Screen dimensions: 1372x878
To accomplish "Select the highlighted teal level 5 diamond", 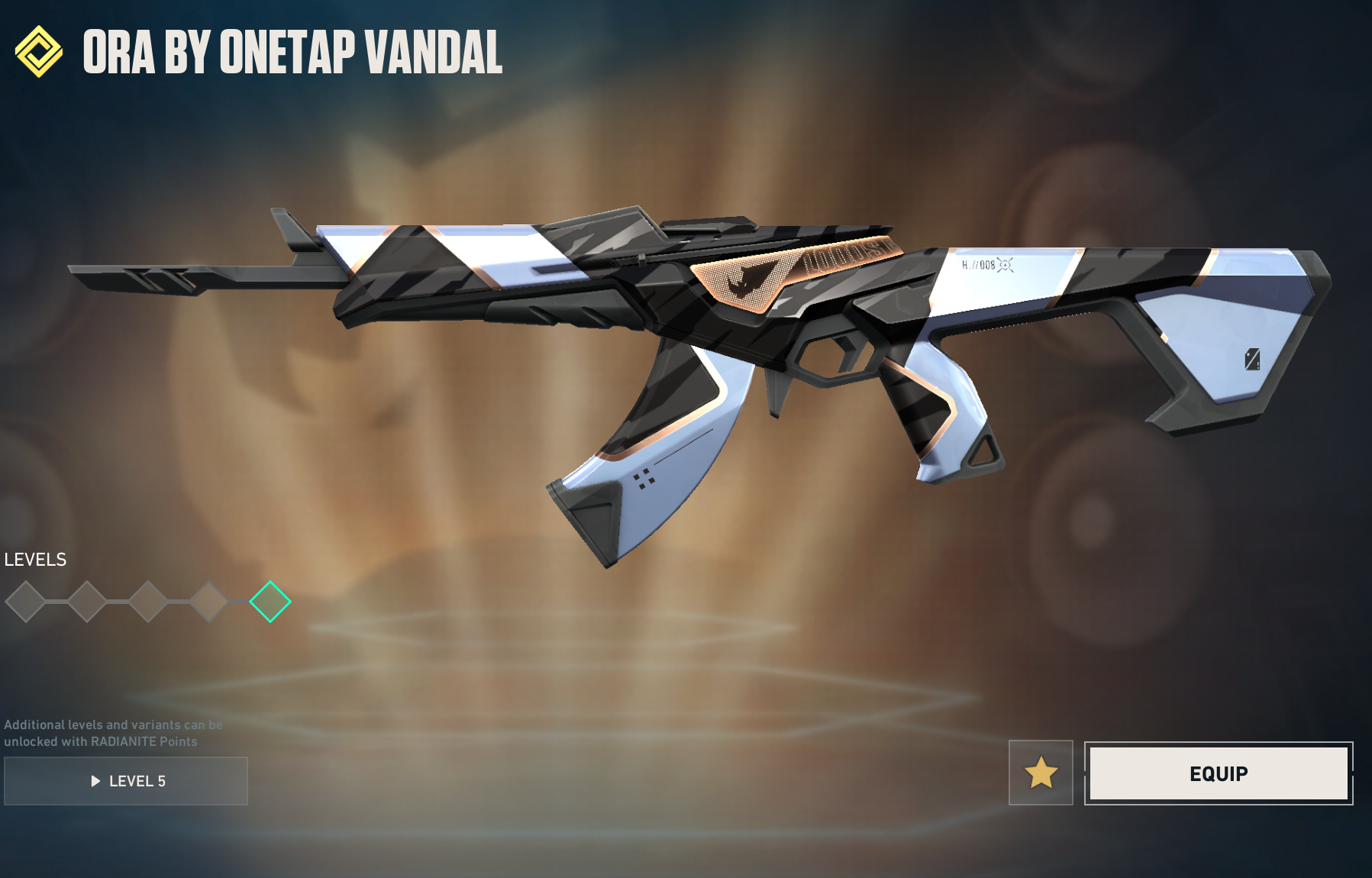I will [x=270, y=602].
